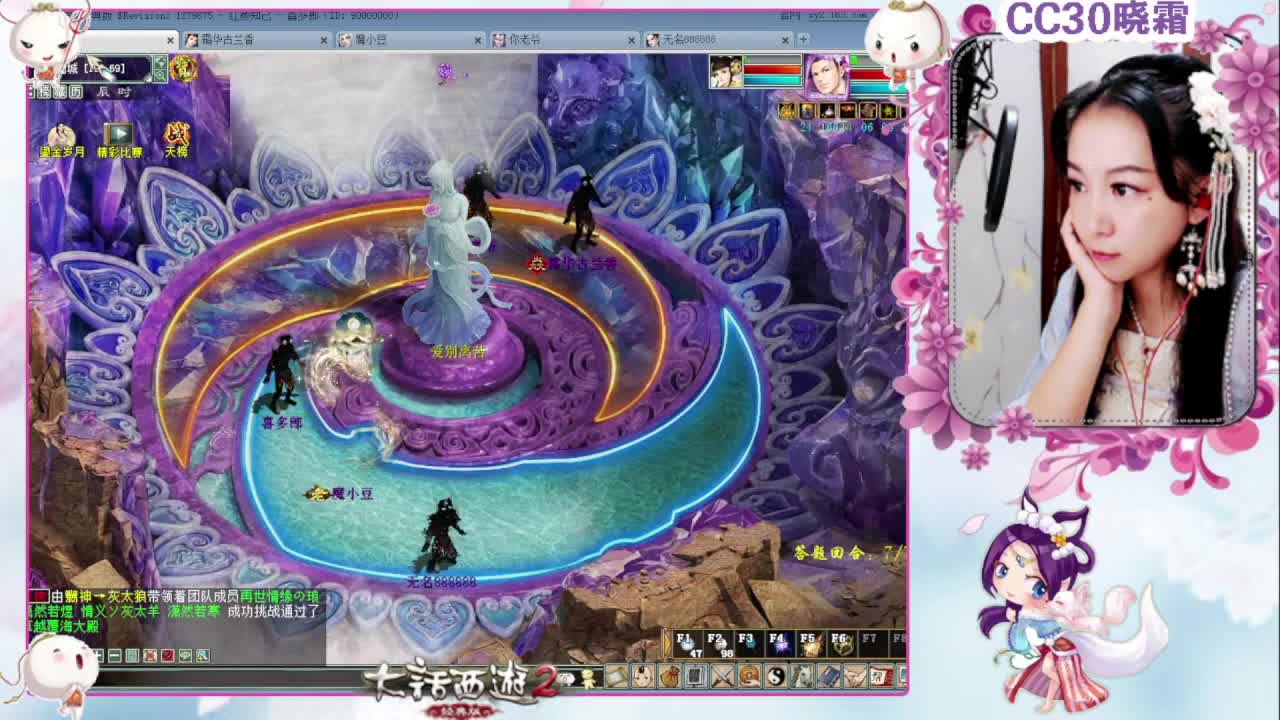Click the golden badge icon beside the minimap
1280x720 pixels.
click(x=184, y=69)
